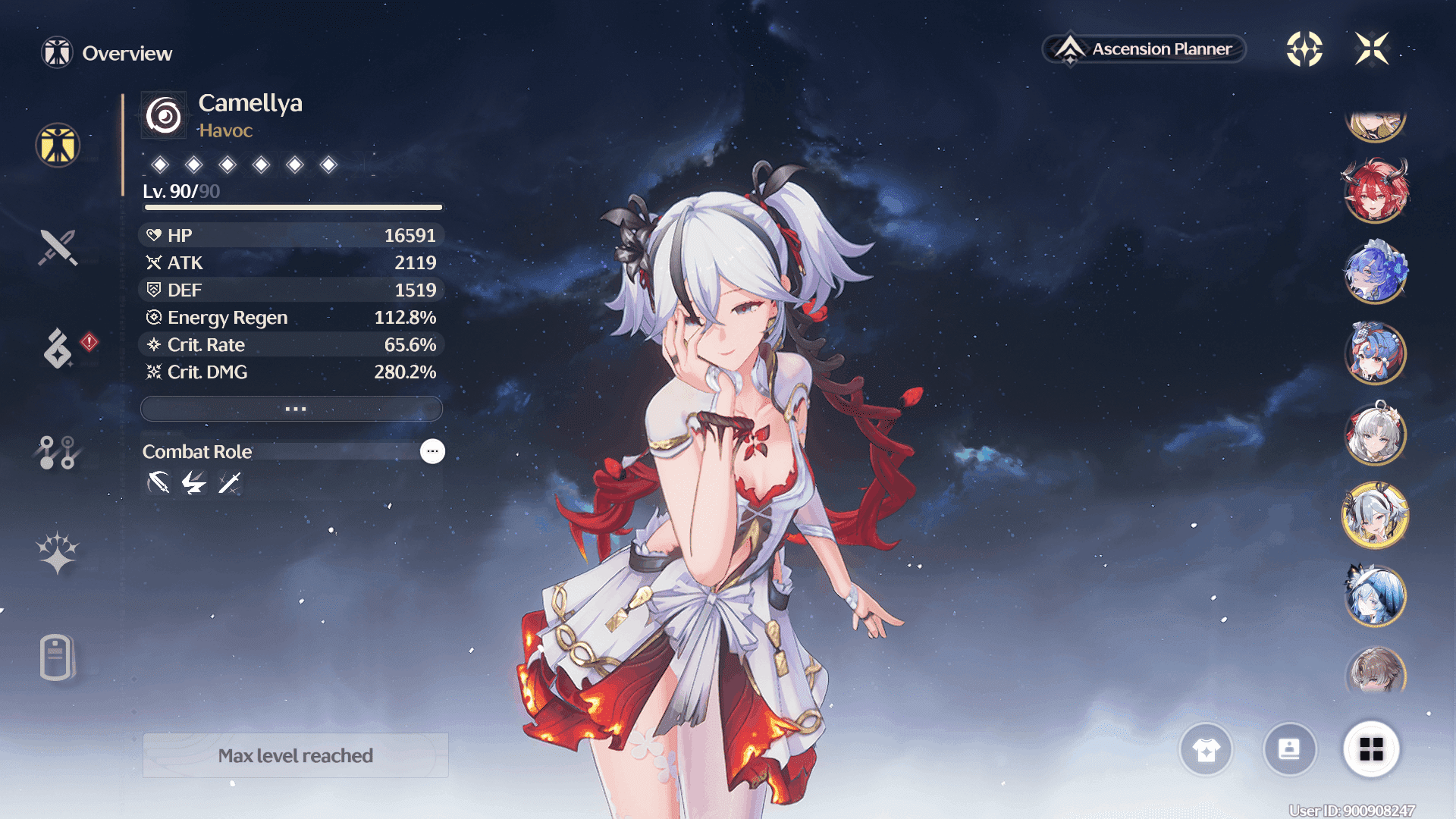Viewport: 1456px width, 819px height.
Task: Select the red-haired horned character portrait
Action: coord(1376,190)
